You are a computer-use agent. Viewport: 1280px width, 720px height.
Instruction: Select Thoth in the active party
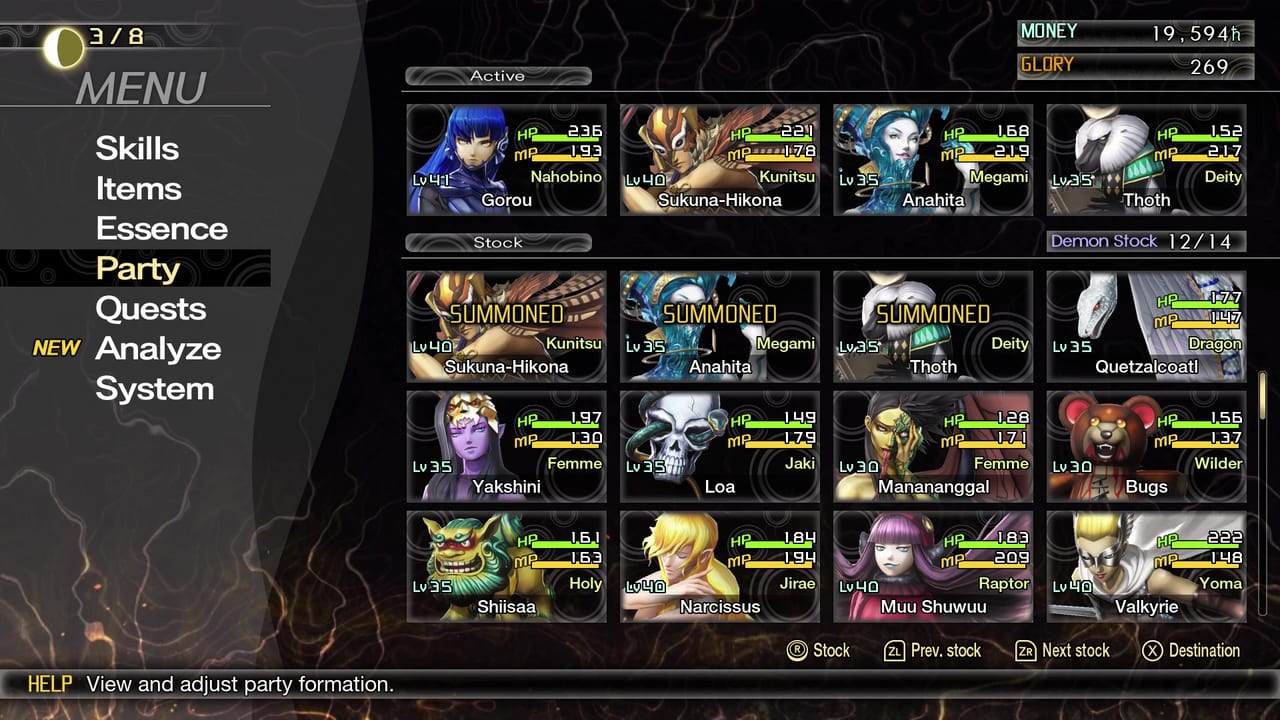pyautogui.click(x=1145, y=160)
